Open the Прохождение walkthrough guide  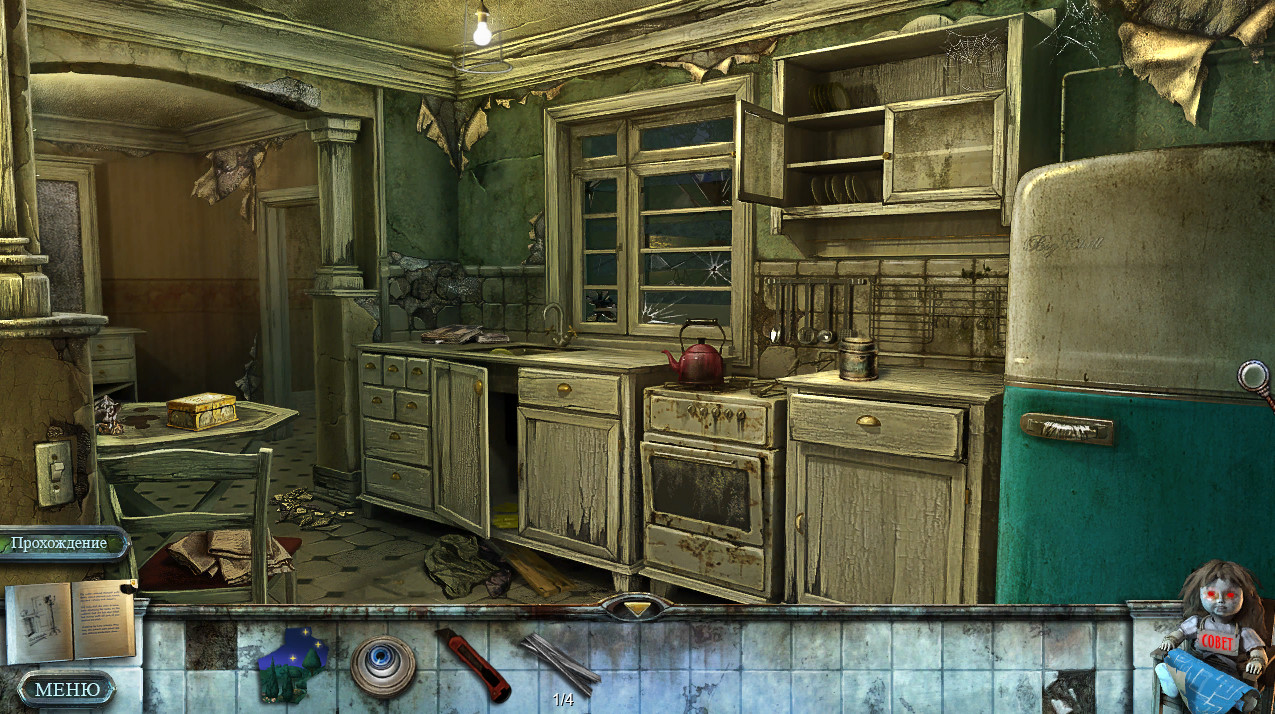click(63, 543)
